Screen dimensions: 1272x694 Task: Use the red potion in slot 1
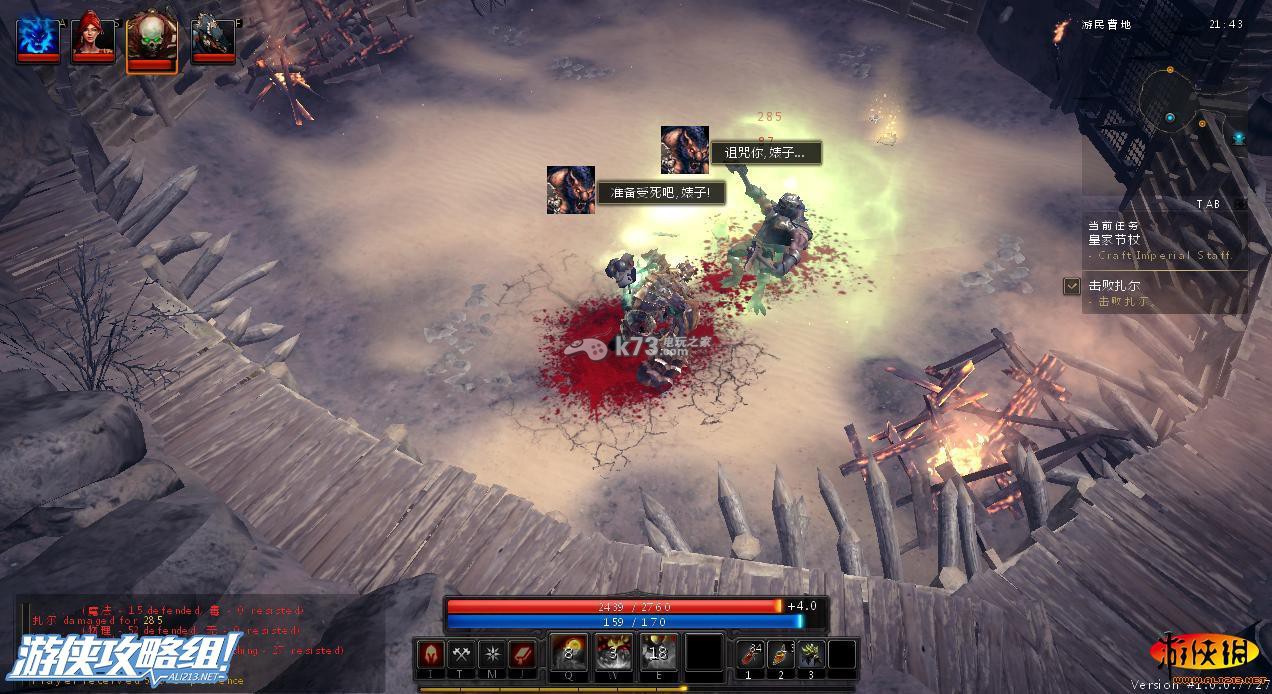click(x=751, y=654)
